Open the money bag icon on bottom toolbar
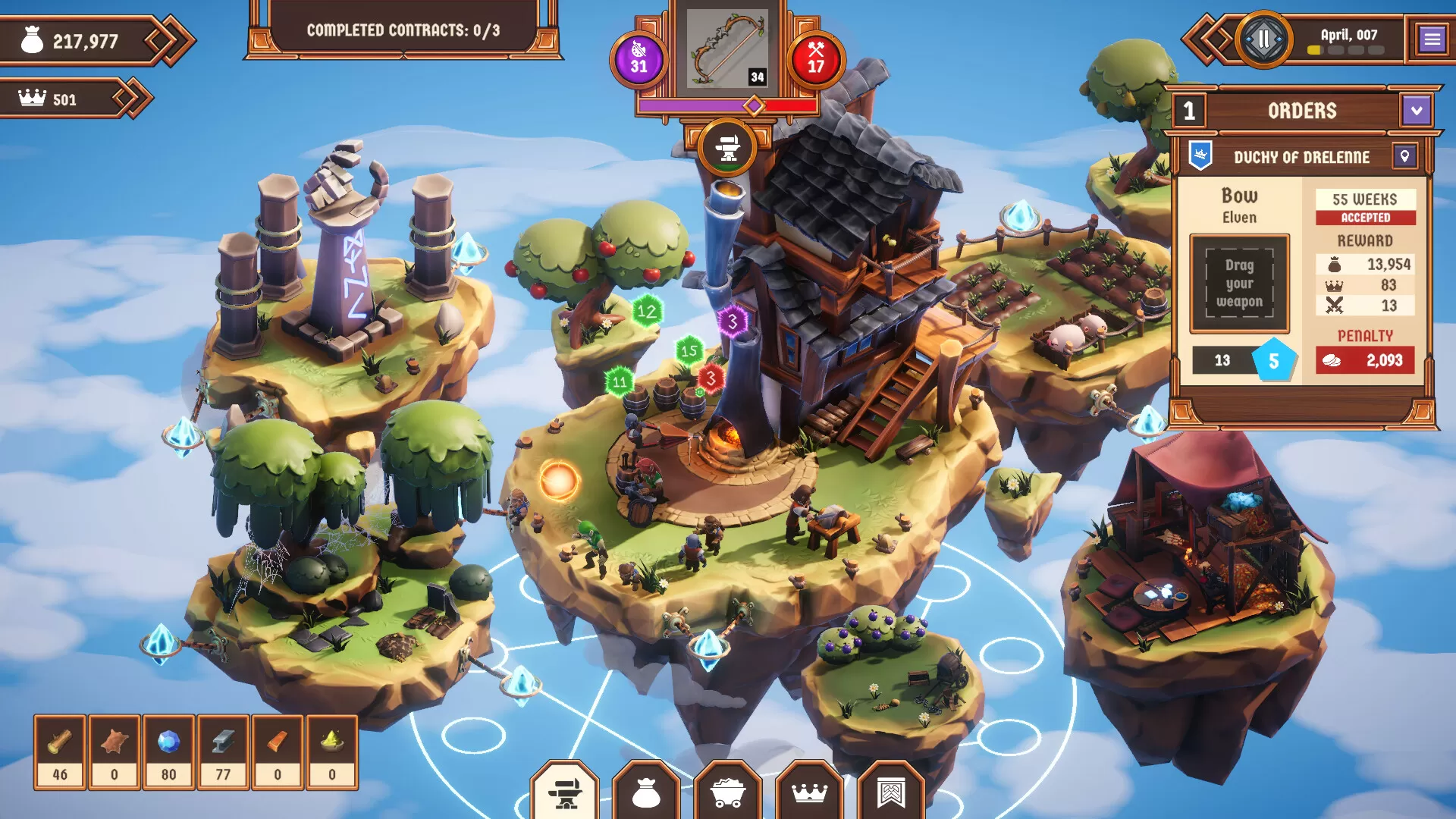Image resolution: width=1456 pixels, height=819 pixels. point(645,792)
